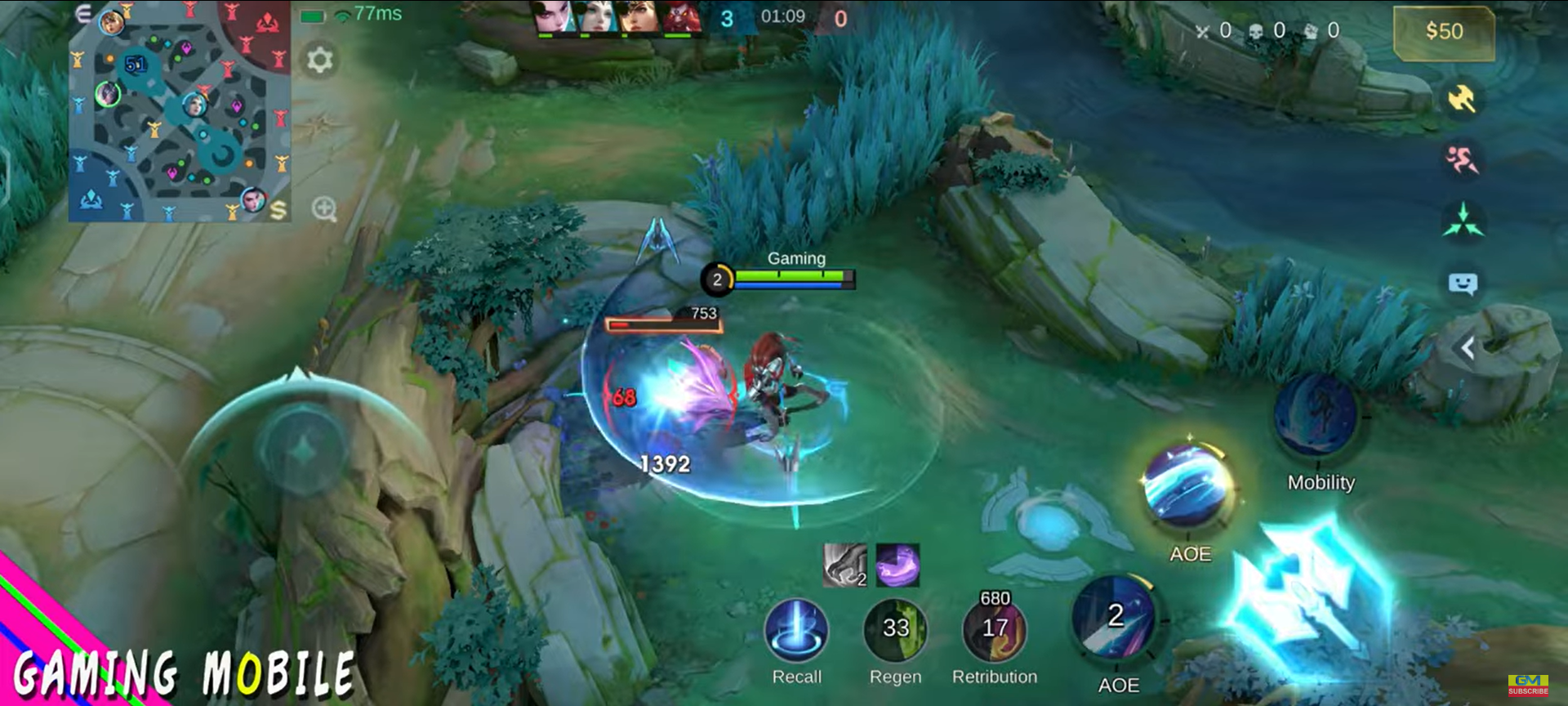Toggle the gold S button under minimap
This screenshot has width=1568, height=706.
pyautogui.click(x=278, y=210)
